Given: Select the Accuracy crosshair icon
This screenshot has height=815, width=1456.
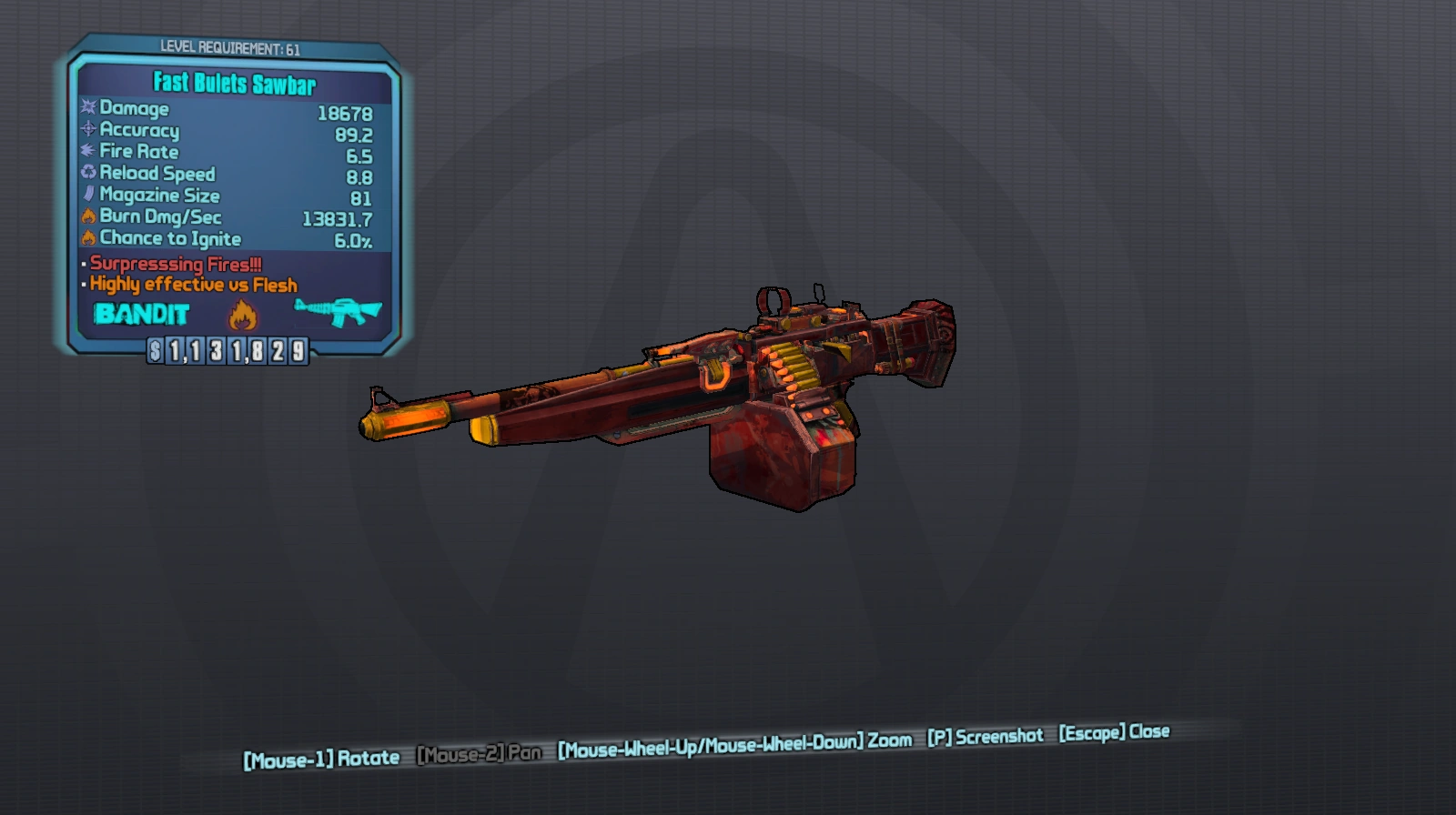Looking at the screenshot, I should [86, 131].
